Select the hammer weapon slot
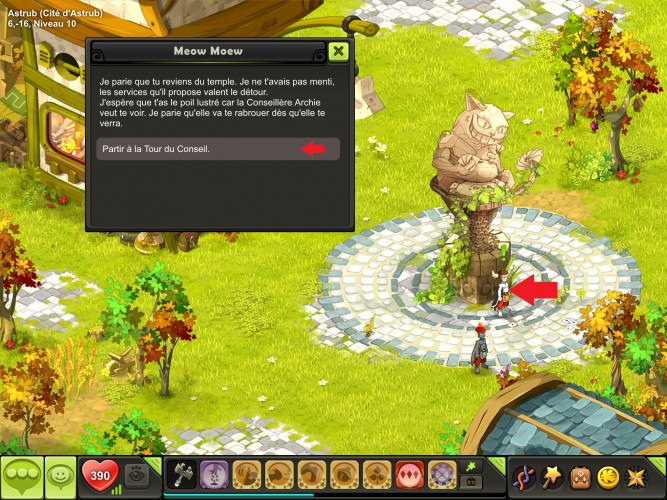Screen dimensions: 667x500 (x=182, y=474)
